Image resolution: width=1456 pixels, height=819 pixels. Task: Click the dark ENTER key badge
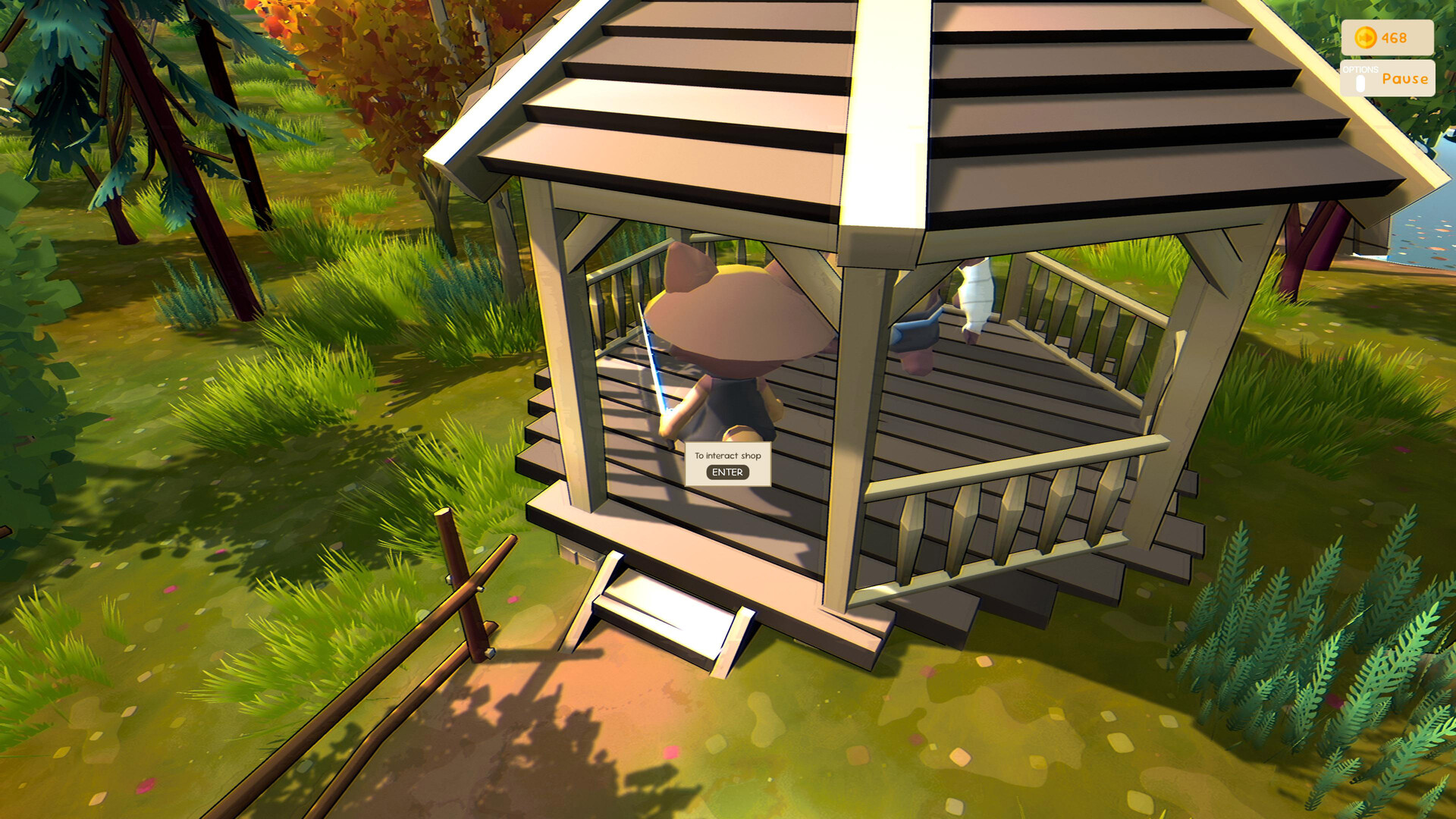pos(727,472)
